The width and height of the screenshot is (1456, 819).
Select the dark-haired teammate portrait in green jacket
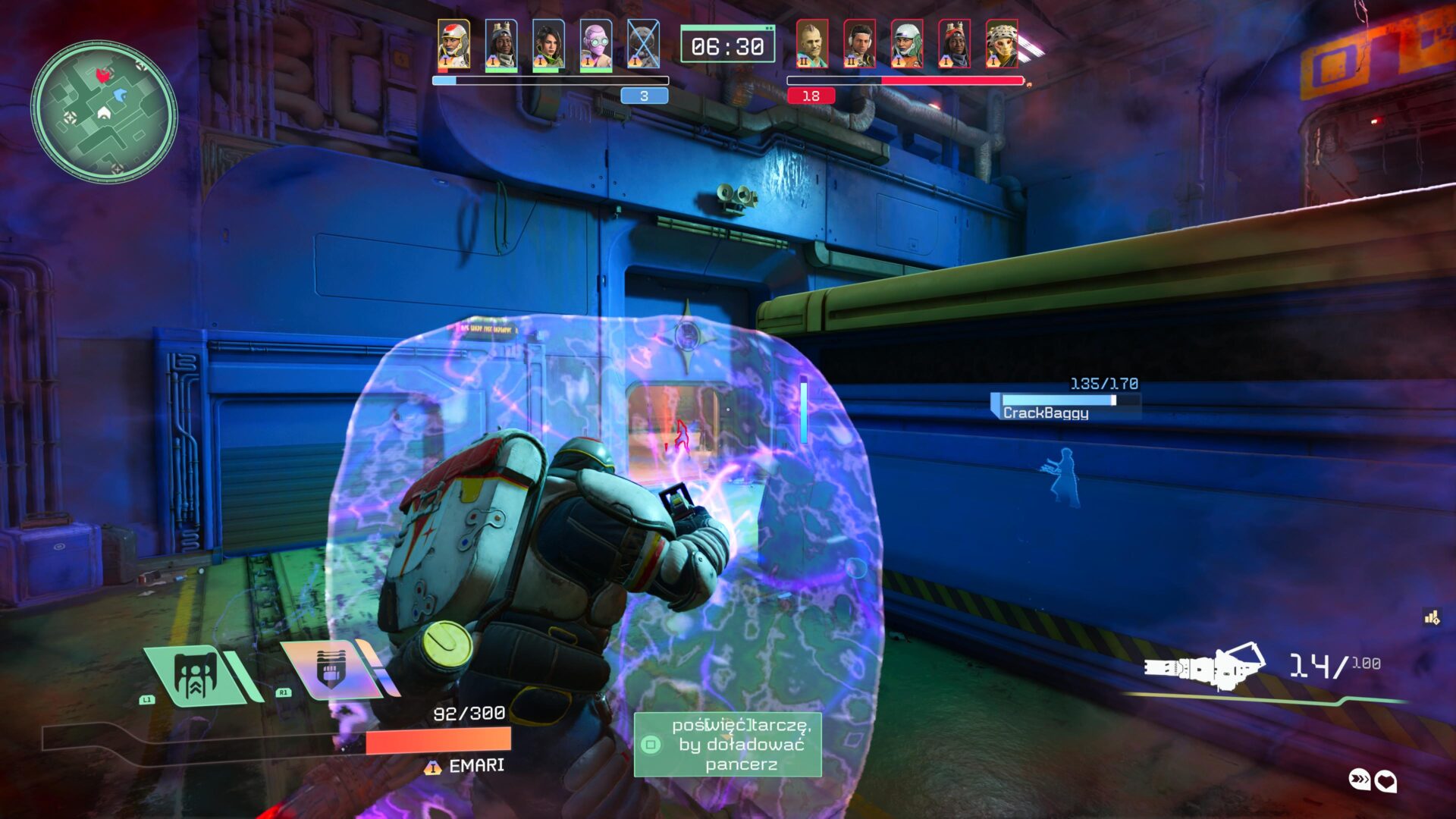pos(548,44)
